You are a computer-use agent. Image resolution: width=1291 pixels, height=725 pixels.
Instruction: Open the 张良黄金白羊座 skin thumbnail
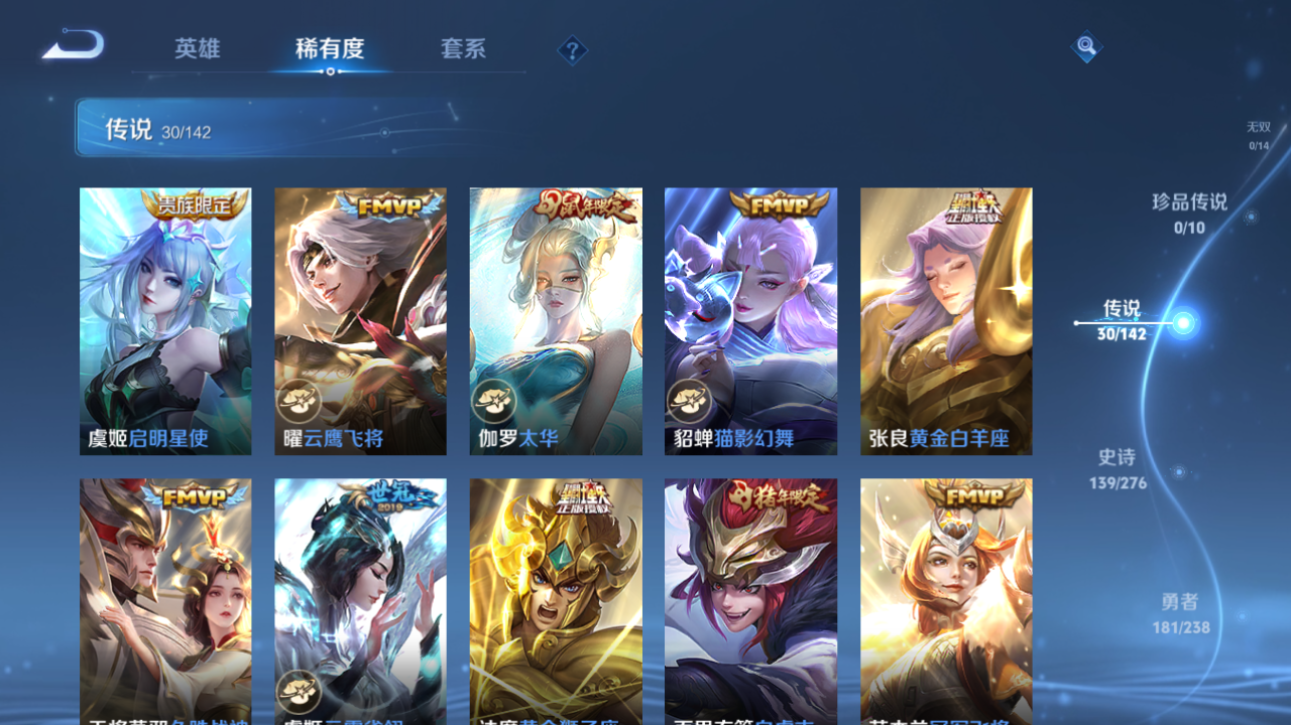click(945, 320)
